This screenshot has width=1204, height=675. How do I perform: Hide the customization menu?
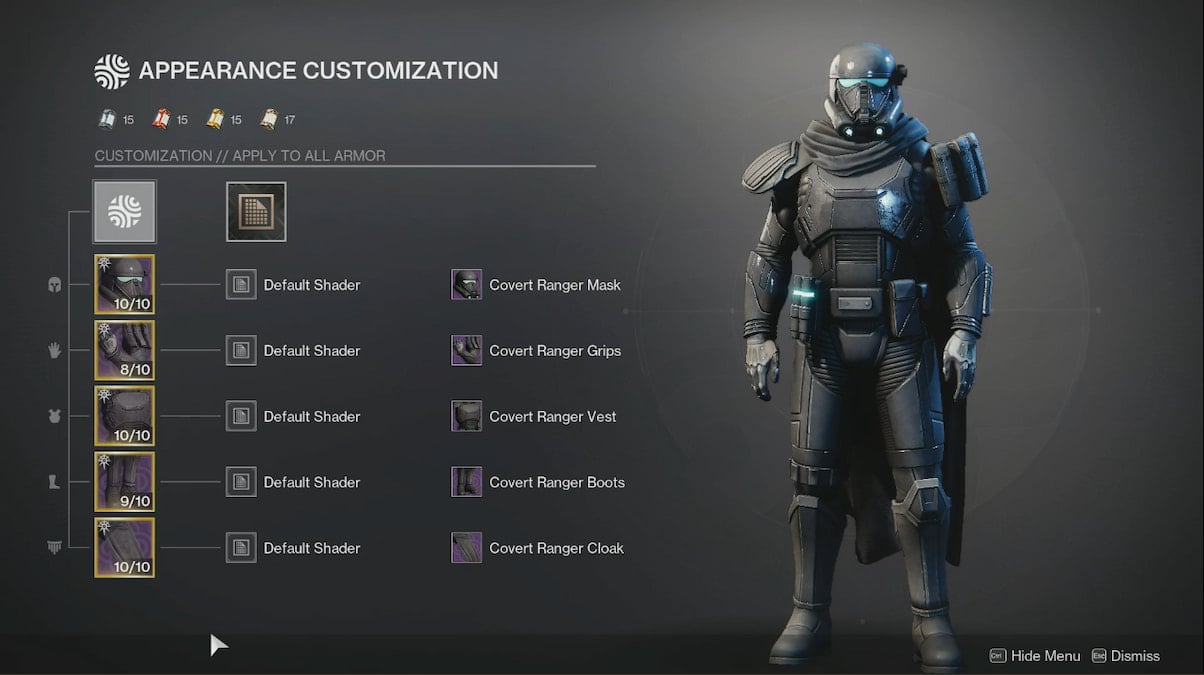pos(1035,656)
